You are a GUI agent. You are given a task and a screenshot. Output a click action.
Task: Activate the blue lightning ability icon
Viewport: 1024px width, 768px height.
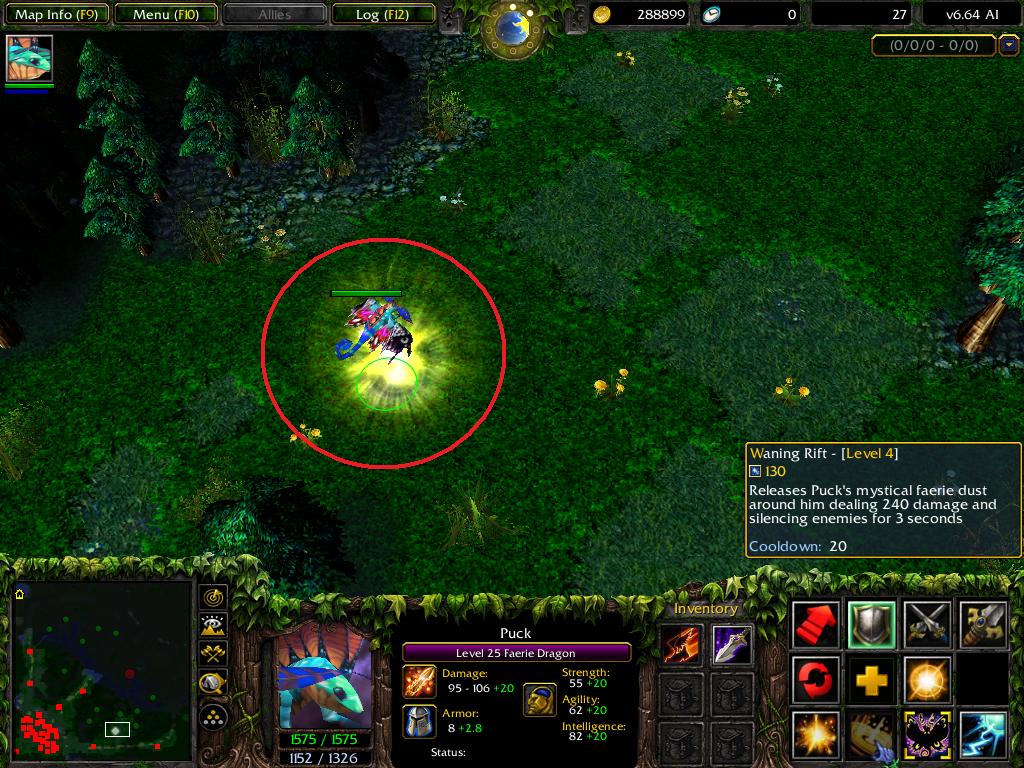pyautogui.click(x=982, y=736)
